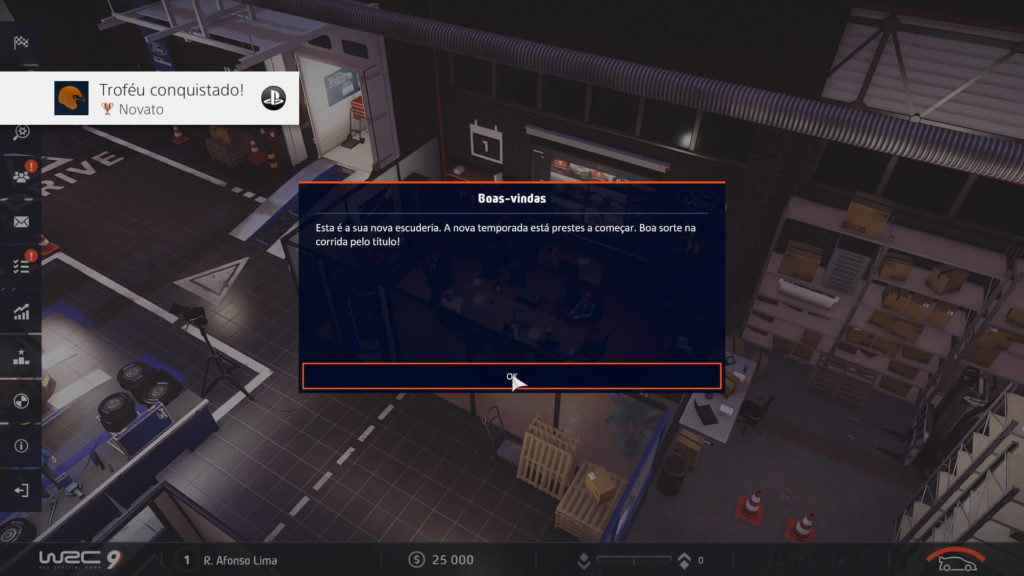The height and width of the screenshot is (576, 1024).
Task: Open the information icon
Action: (21, 446)
